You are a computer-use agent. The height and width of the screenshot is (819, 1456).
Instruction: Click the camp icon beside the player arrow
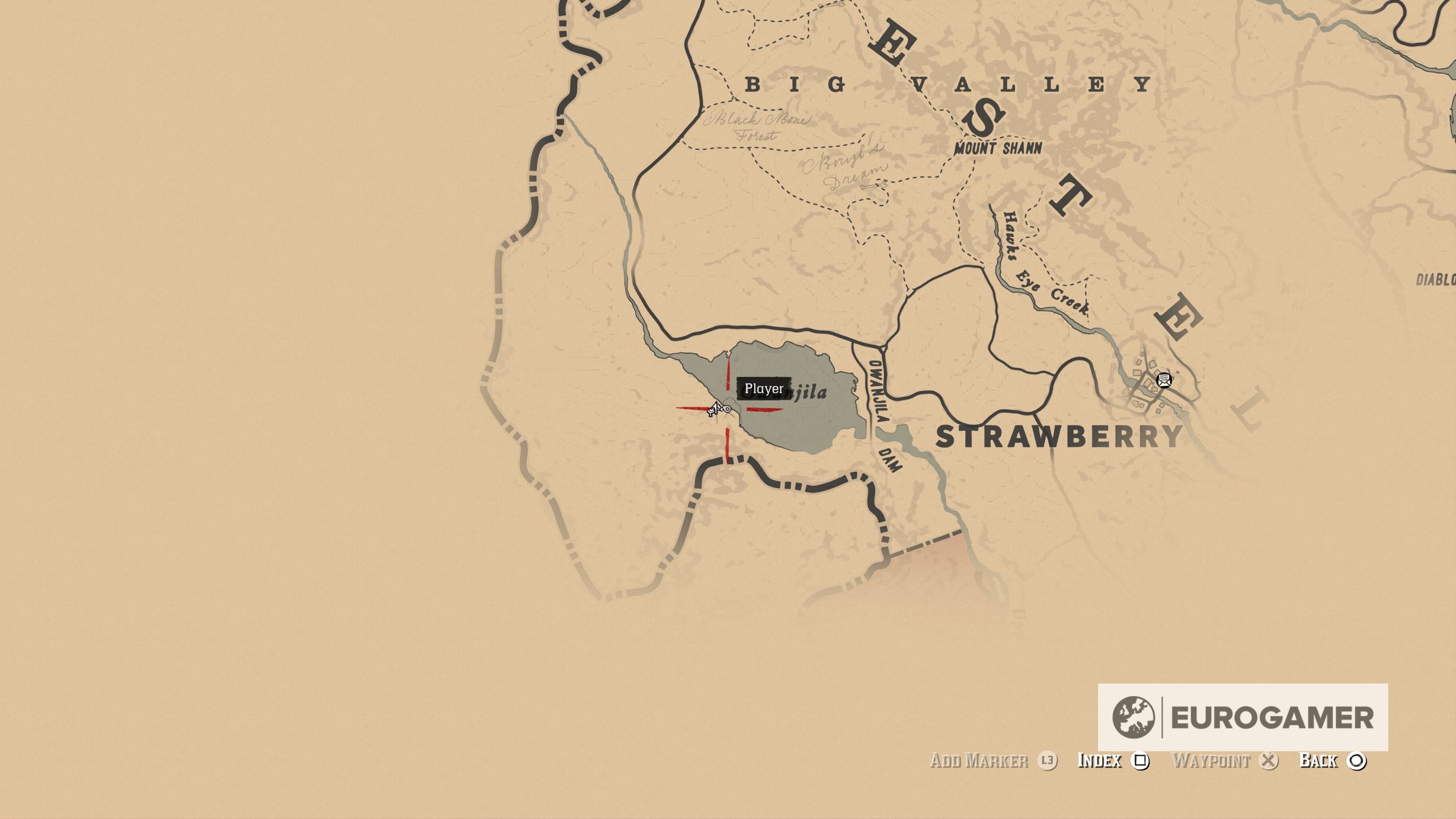click(x=711, y=413)
